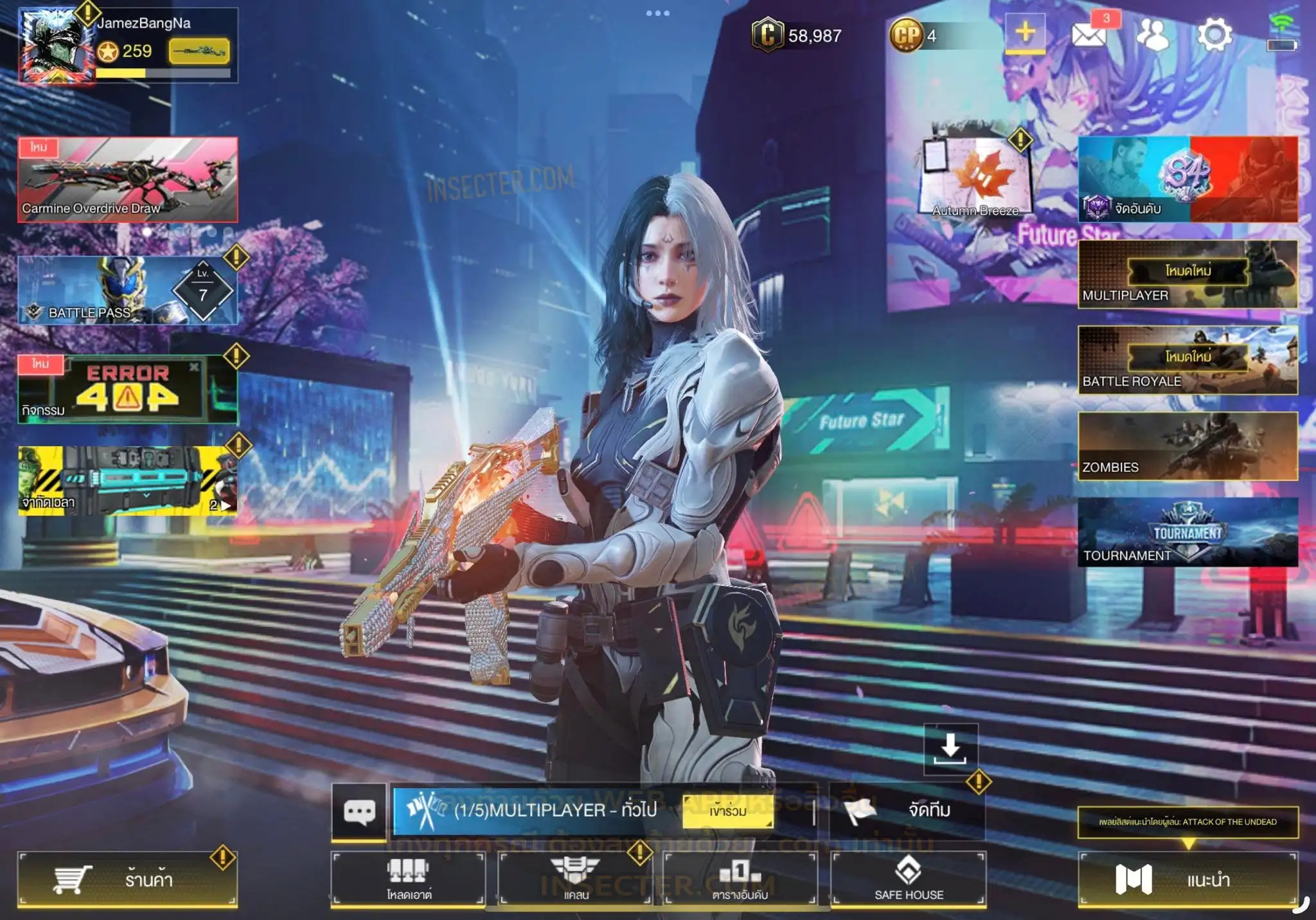Open the chat bubble button
Image resolution: width=1316 pixels, height=920 pixels.
point(359,811)
